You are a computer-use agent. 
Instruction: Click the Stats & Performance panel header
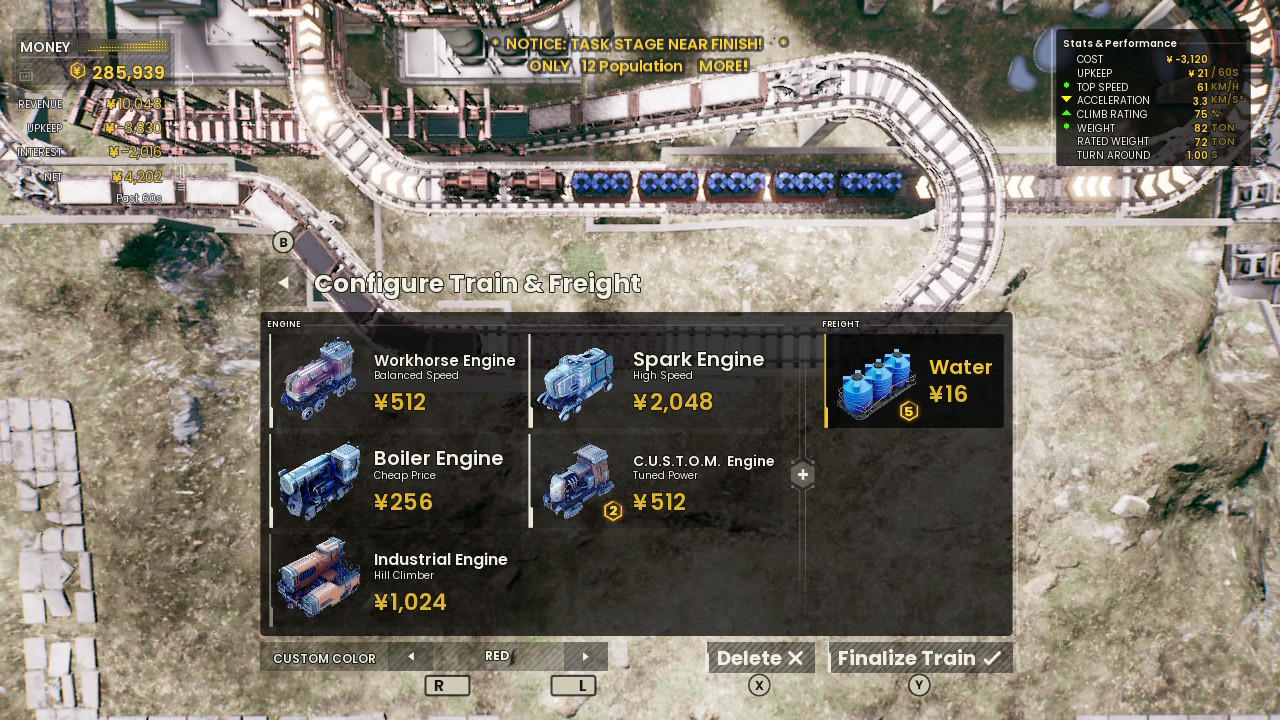pyautogui.click(x=1120, y=43)
